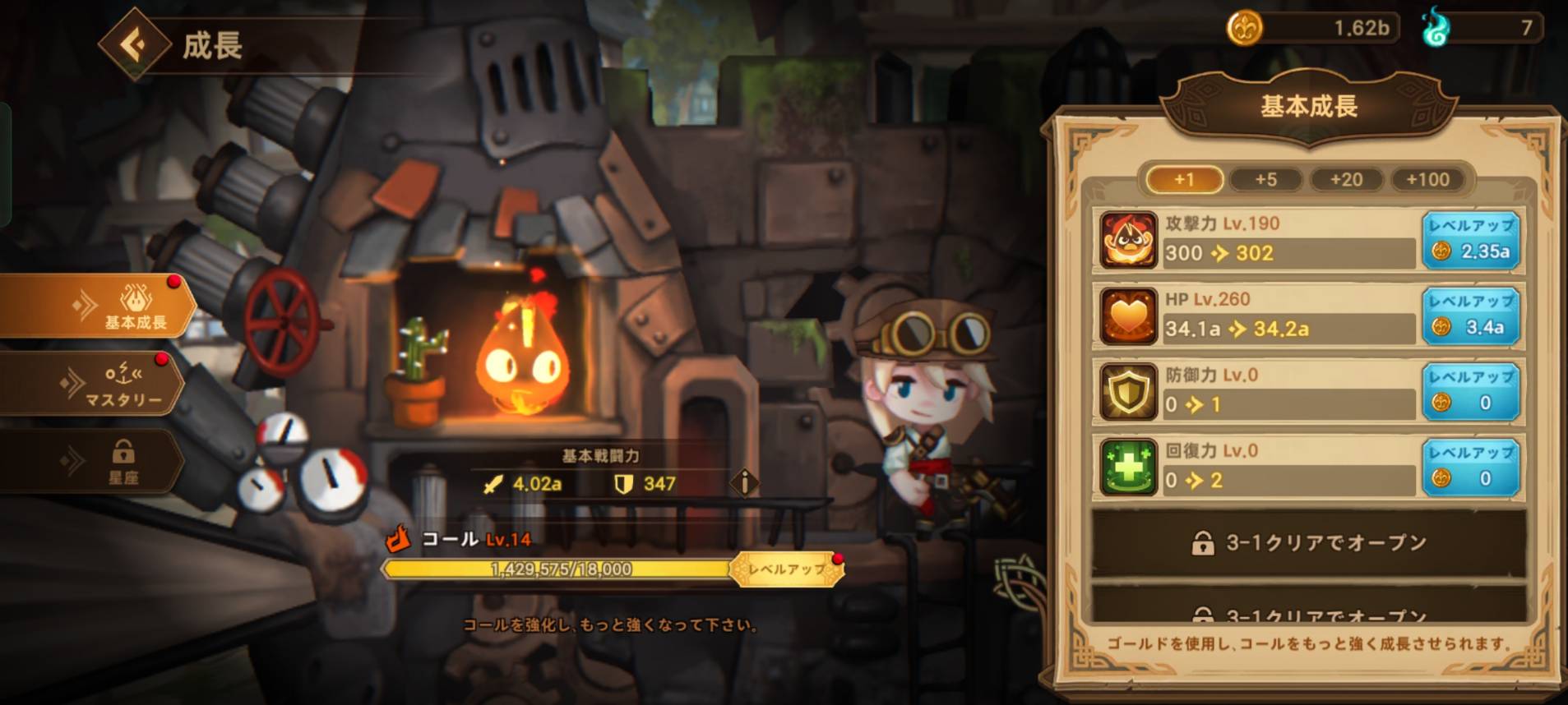Level up 攻撃力 for 2.35a gold
Image resolution: width=1568 pixels, height=705 pixels.
[1470, 241]
